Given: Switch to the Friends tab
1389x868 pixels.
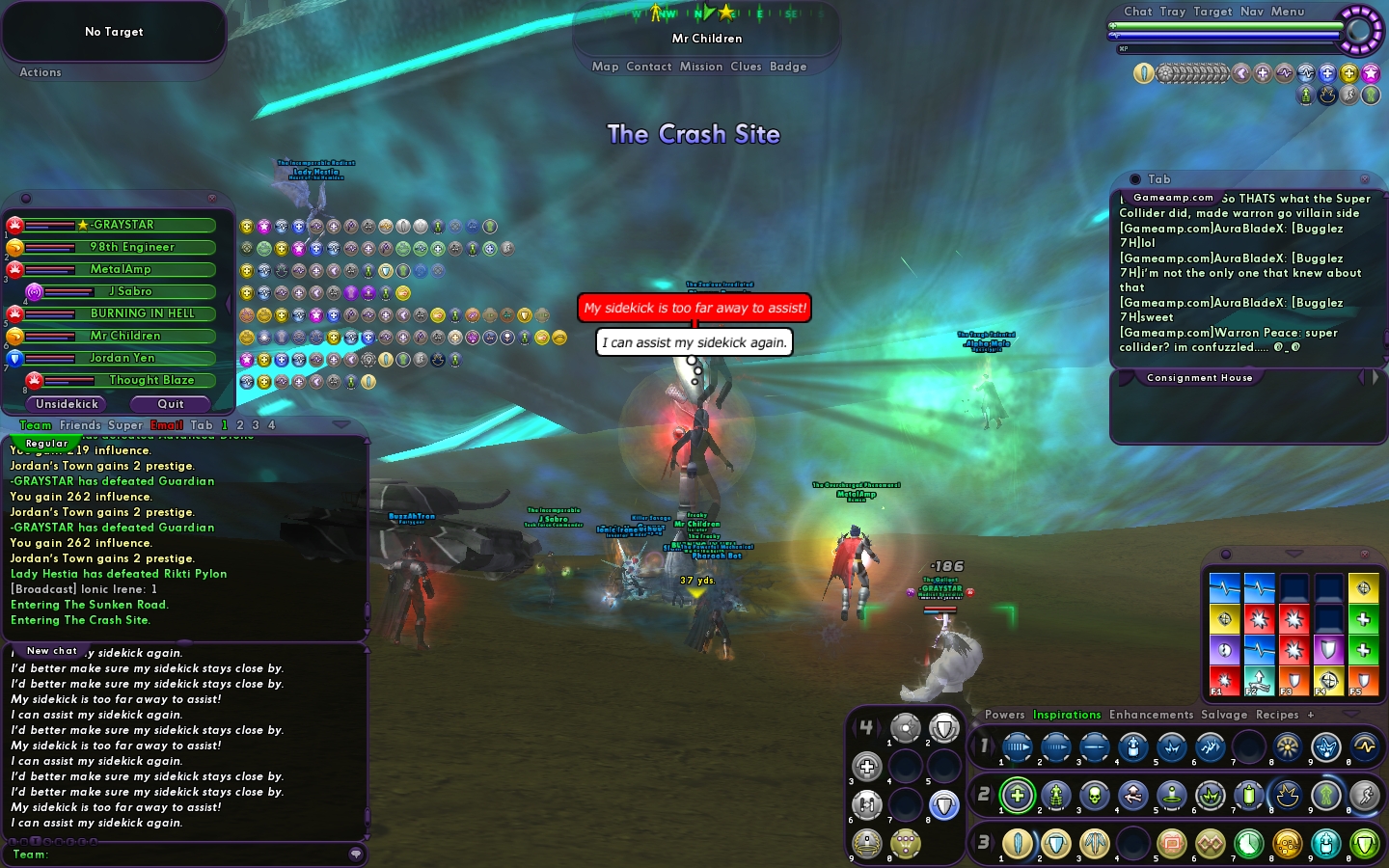Looking at the screenshot, I should (x=80, y=425).
